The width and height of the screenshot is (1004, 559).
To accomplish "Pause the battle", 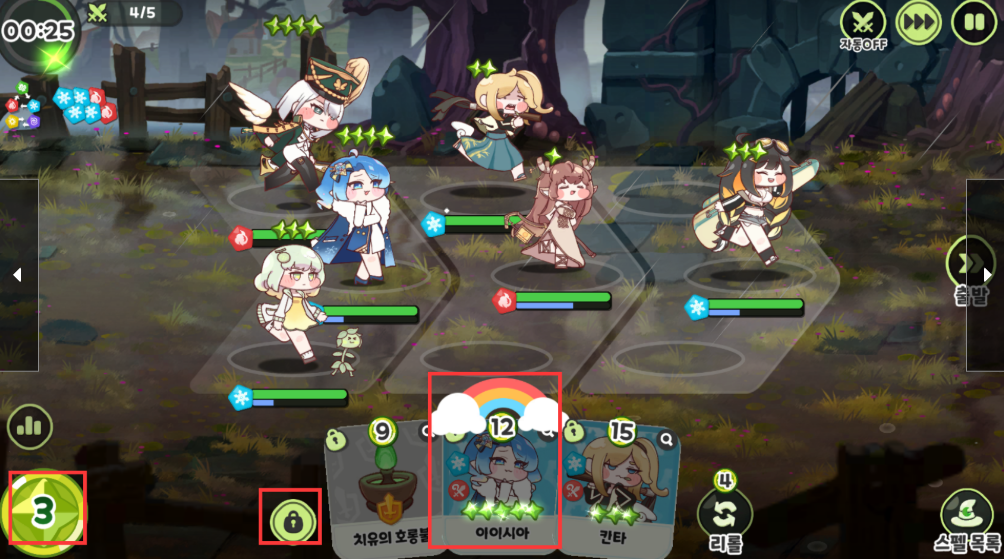I will 973,22.
